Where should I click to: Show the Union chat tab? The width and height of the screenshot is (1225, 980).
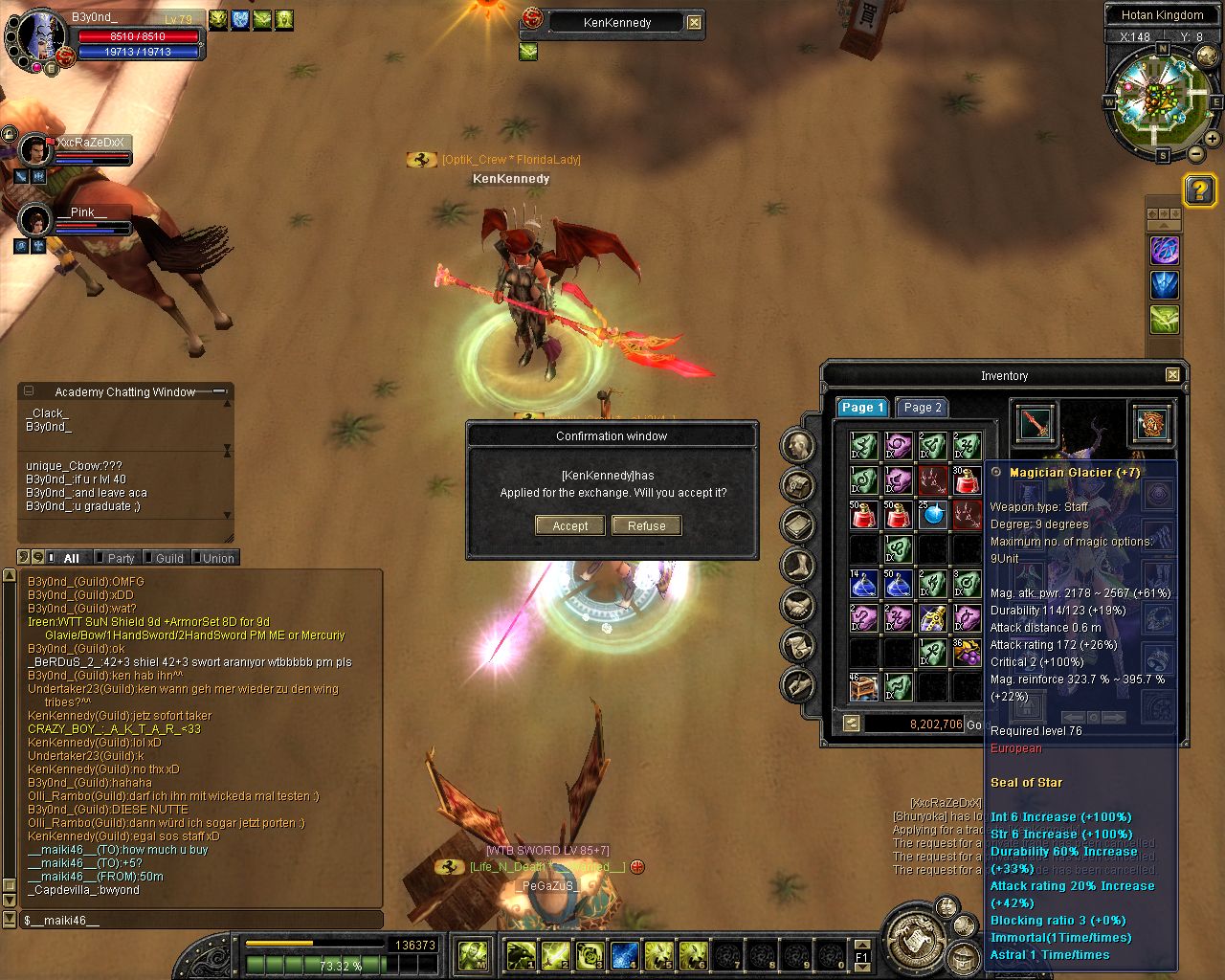217,558
